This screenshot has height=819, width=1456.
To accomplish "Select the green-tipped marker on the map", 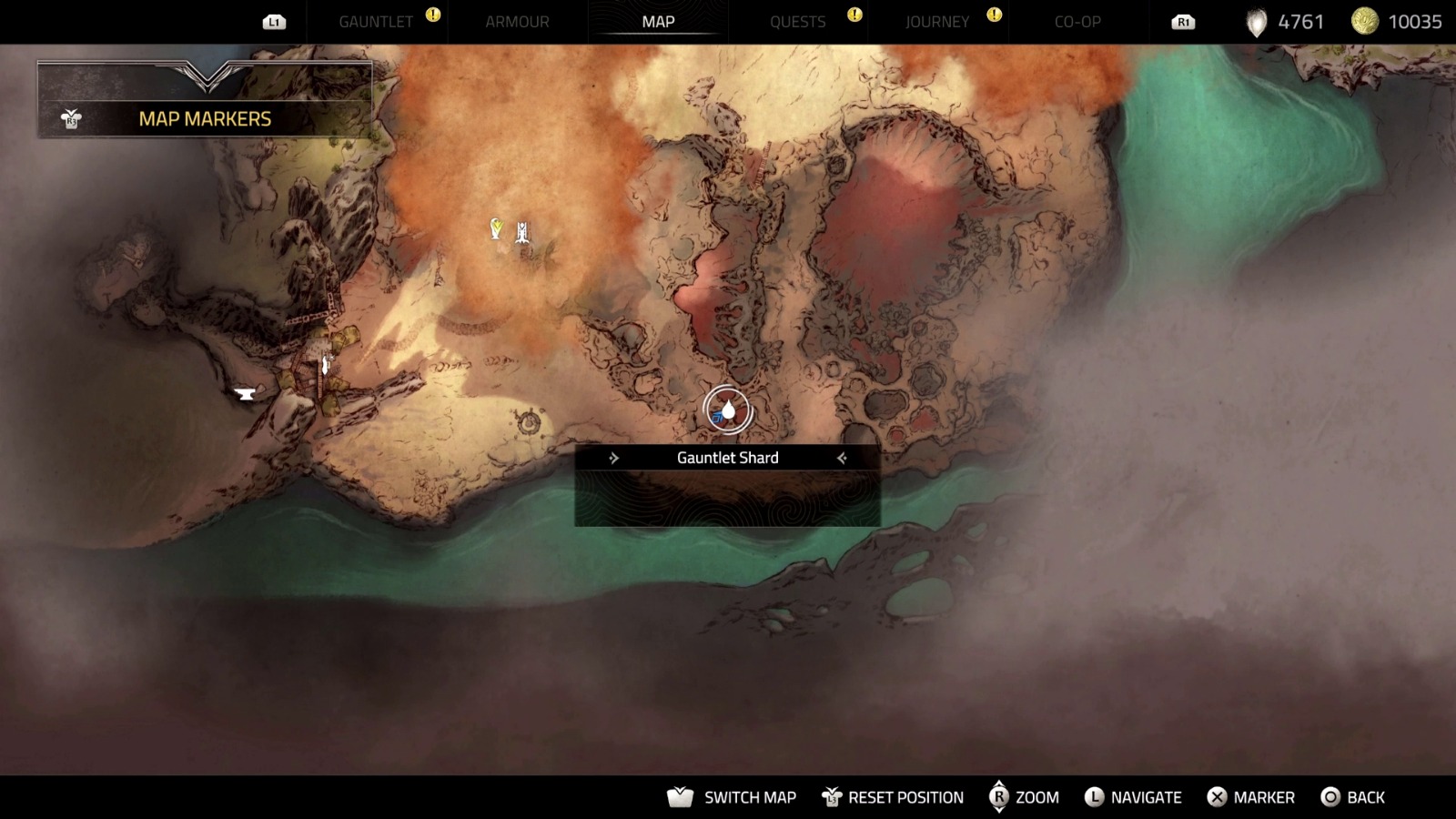I will coord(496,228).
